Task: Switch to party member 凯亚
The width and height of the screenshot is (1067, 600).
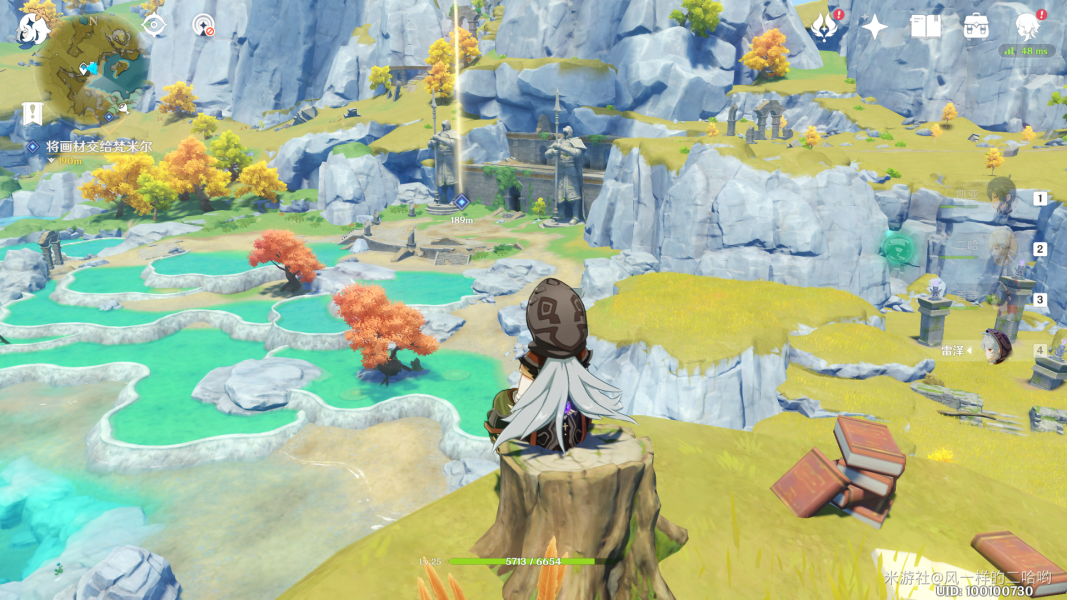Action: click(x=1000, y=197)
